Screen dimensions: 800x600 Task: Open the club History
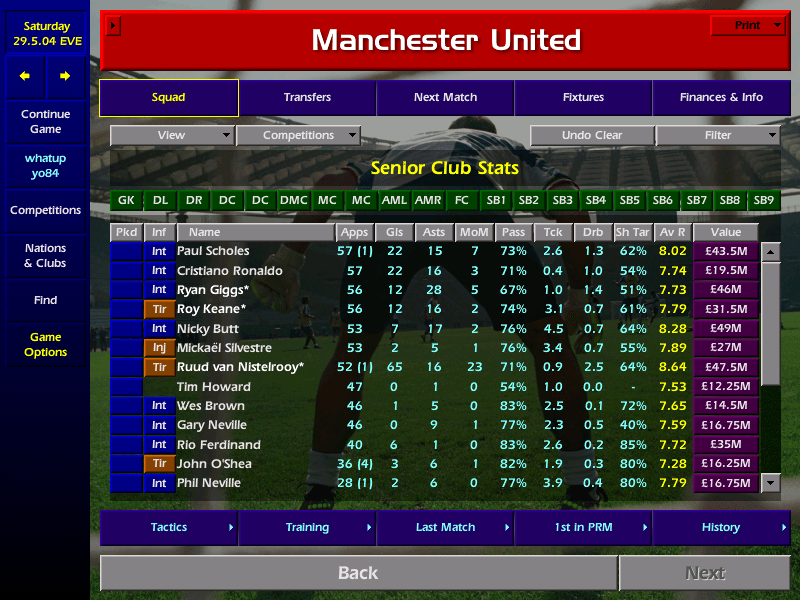point(721,528)
